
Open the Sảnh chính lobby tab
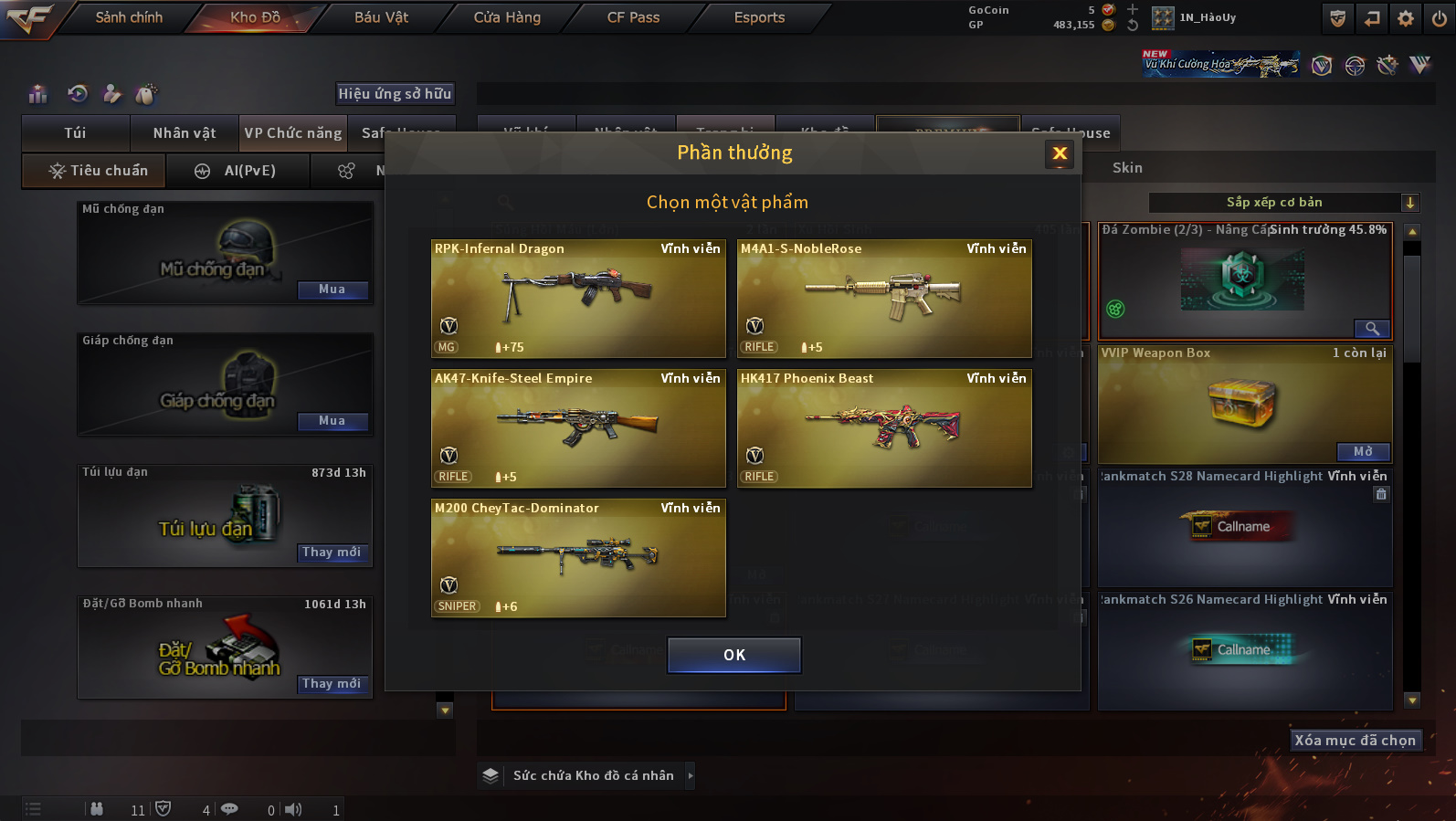coord(129,17)
